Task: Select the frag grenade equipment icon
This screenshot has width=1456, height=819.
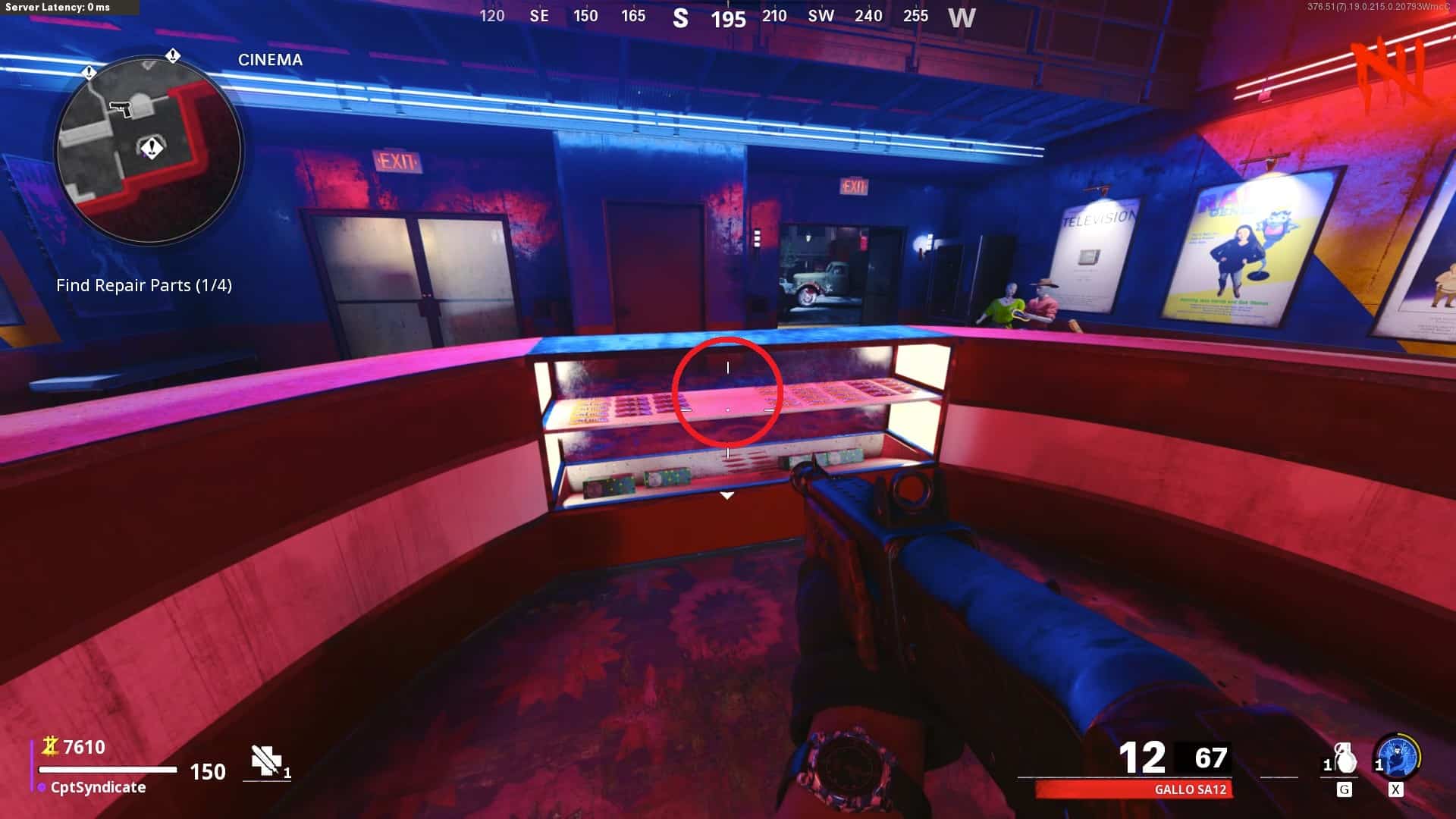Action: [x=1345, y=758]
